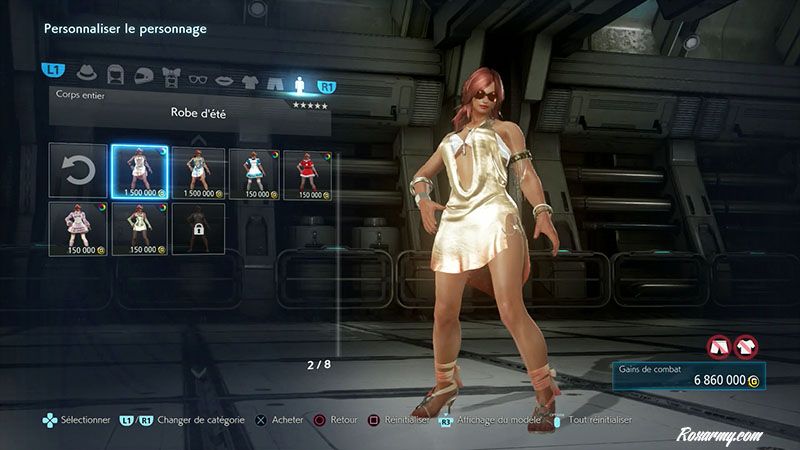Switch to the hairstyle category tab
800x450 pixels.
tap(115, 72)
